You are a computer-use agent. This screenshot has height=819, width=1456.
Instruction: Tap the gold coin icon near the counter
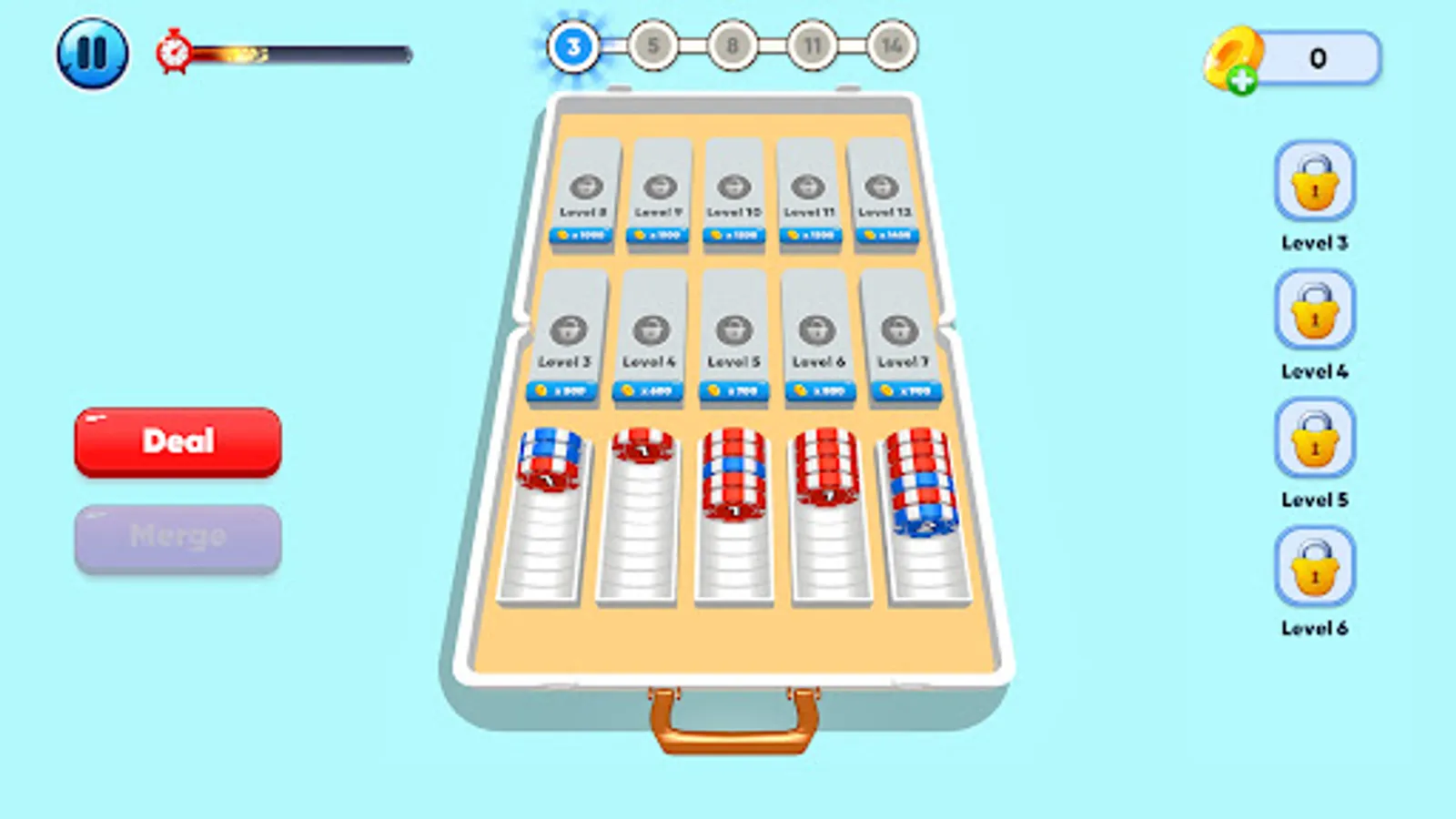click(1230, 55)
